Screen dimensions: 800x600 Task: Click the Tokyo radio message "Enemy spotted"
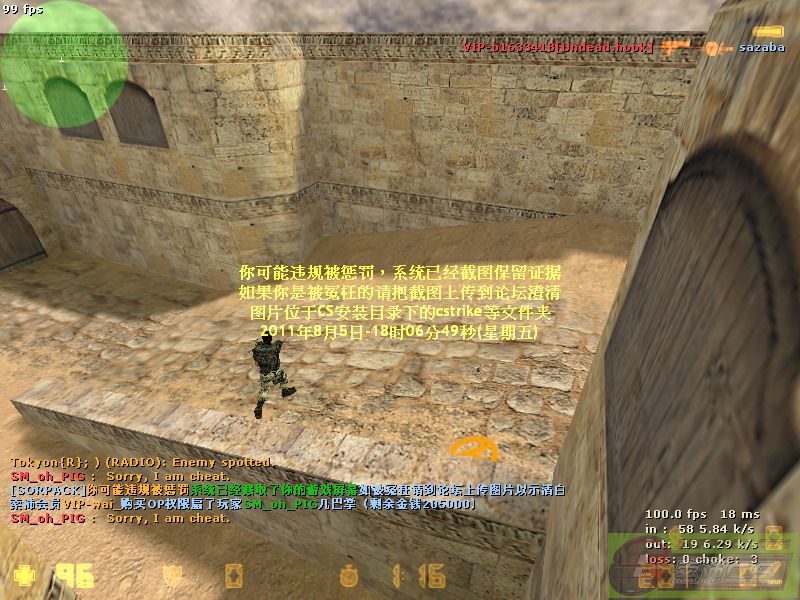click(140, 462)
